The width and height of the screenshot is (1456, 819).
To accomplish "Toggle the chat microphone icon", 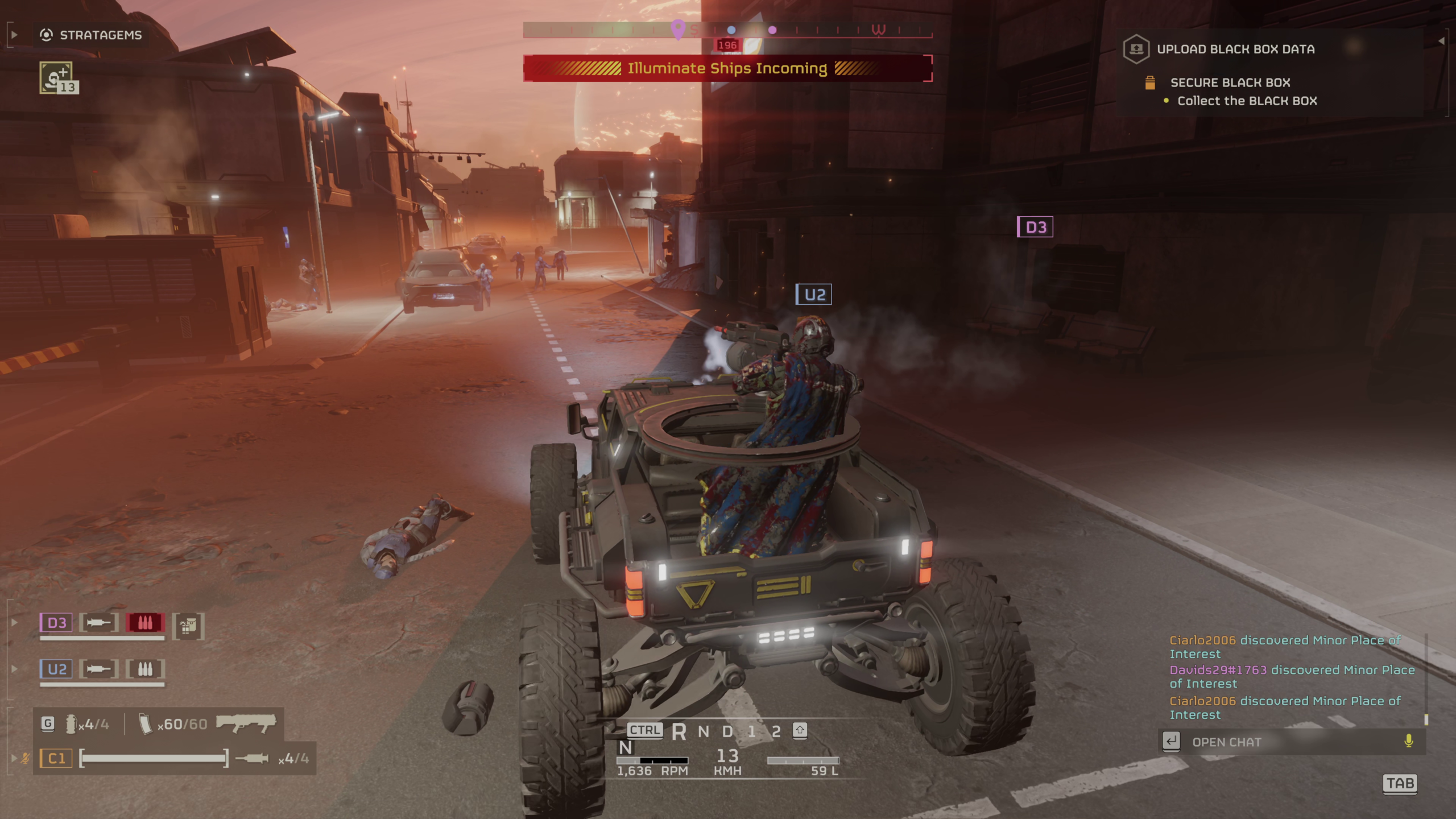I will (1408, 741).
